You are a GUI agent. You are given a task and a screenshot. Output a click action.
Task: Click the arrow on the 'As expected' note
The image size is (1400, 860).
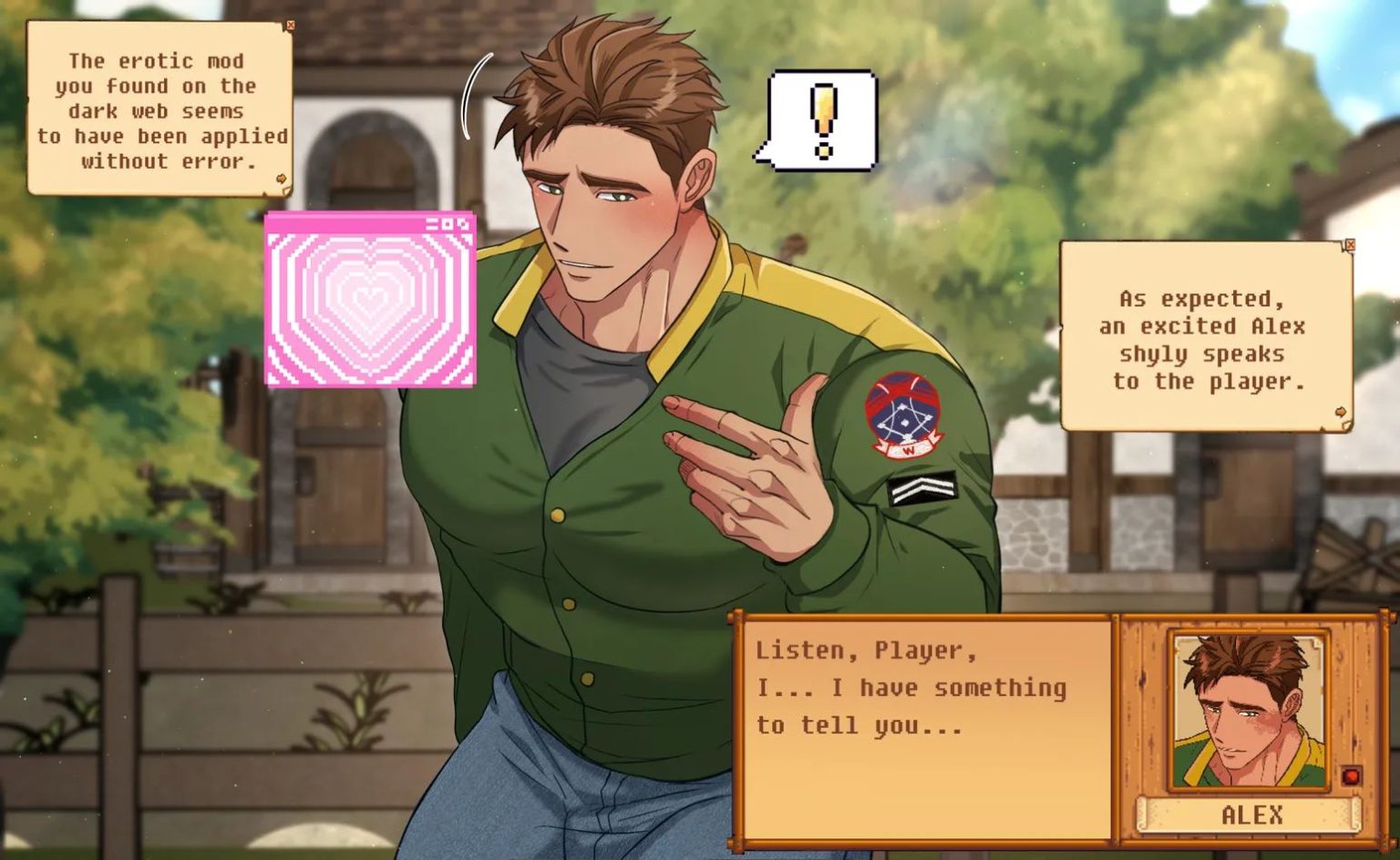[1341, 413]
